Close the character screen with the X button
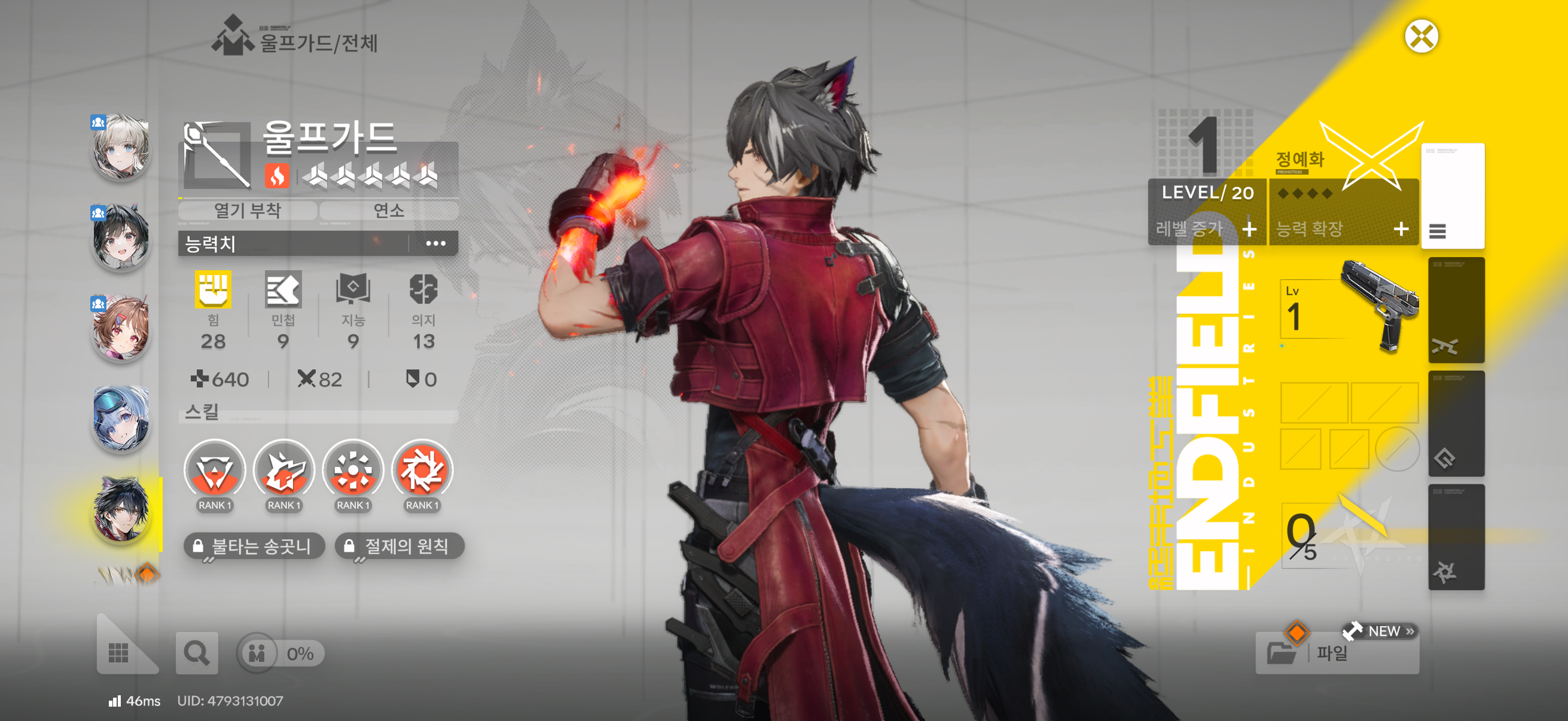 pyautogui.click(x=1421, y=36)
